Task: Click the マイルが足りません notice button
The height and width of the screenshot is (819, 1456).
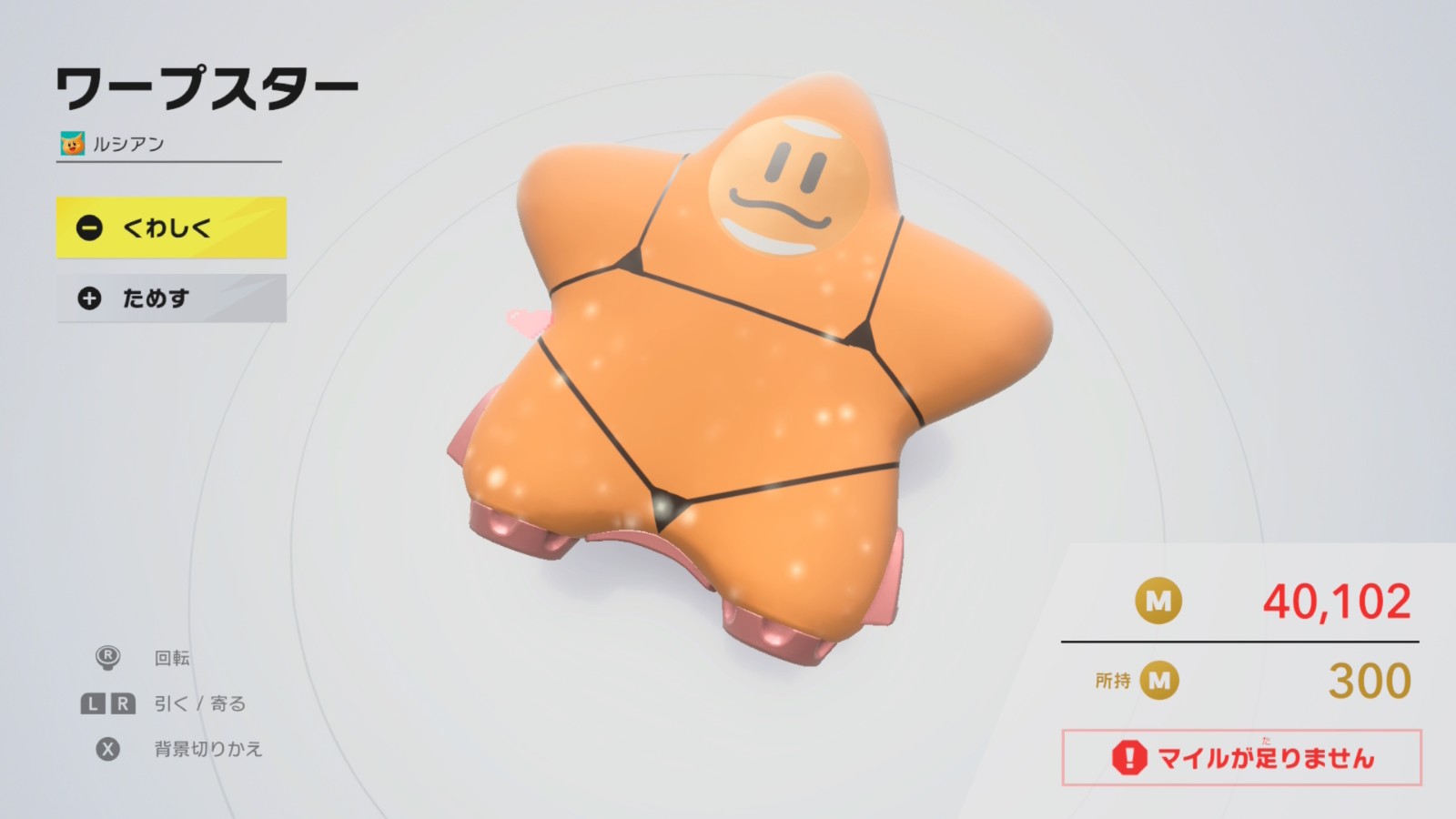Action: (x=1241, y=757)
